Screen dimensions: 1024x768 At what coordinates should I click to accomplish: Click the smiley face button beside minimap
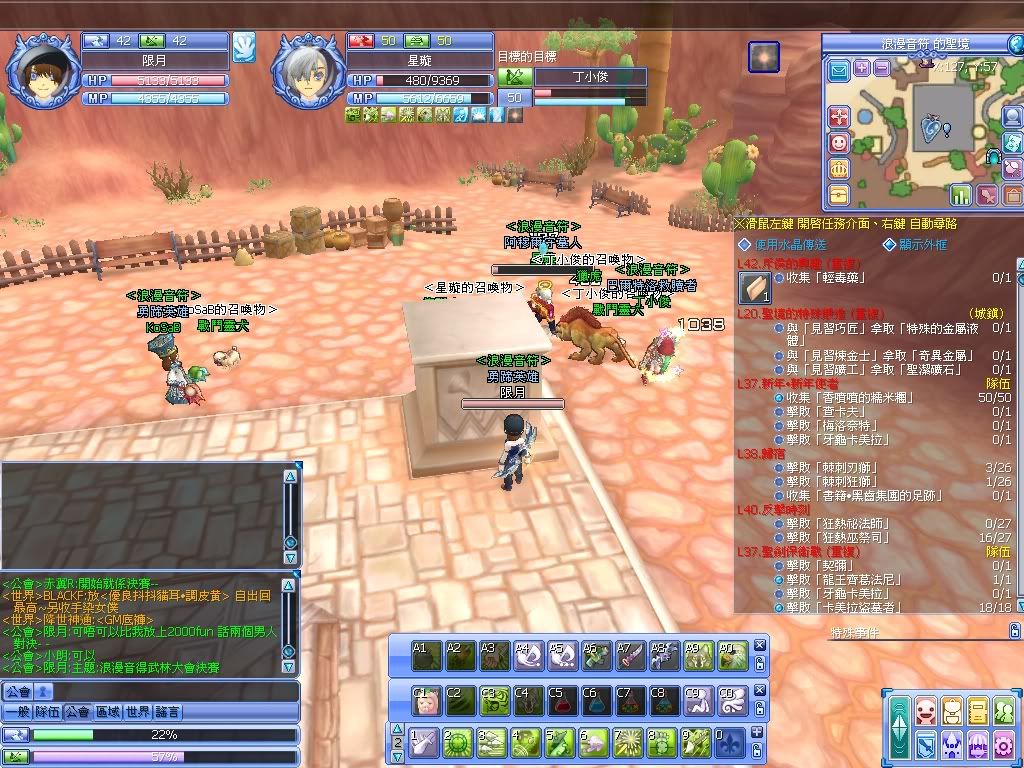(838, 142)
